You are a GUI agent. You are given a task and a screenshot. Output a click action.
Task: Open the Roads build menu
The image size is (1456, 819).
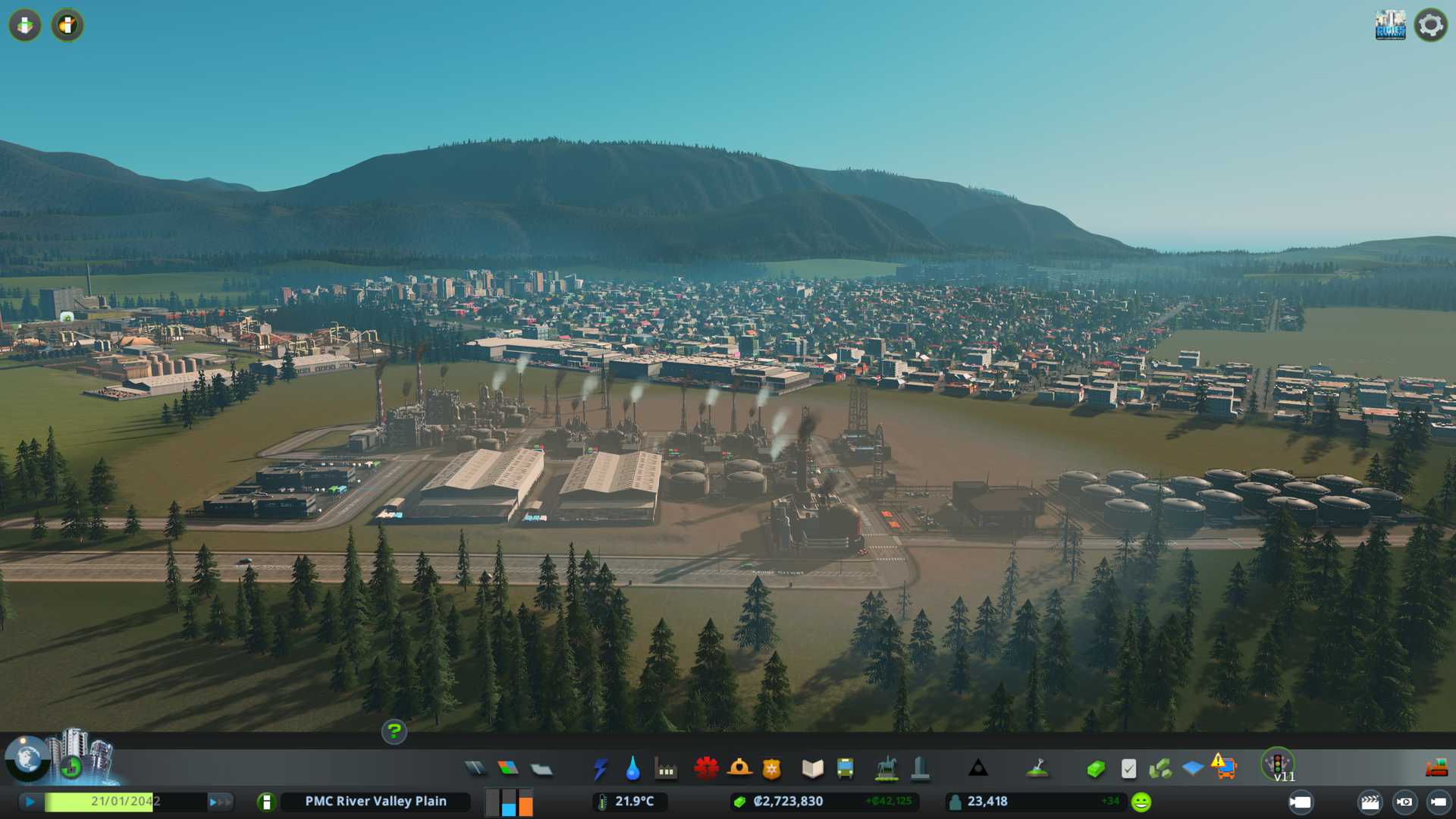(x=475, y=769)
